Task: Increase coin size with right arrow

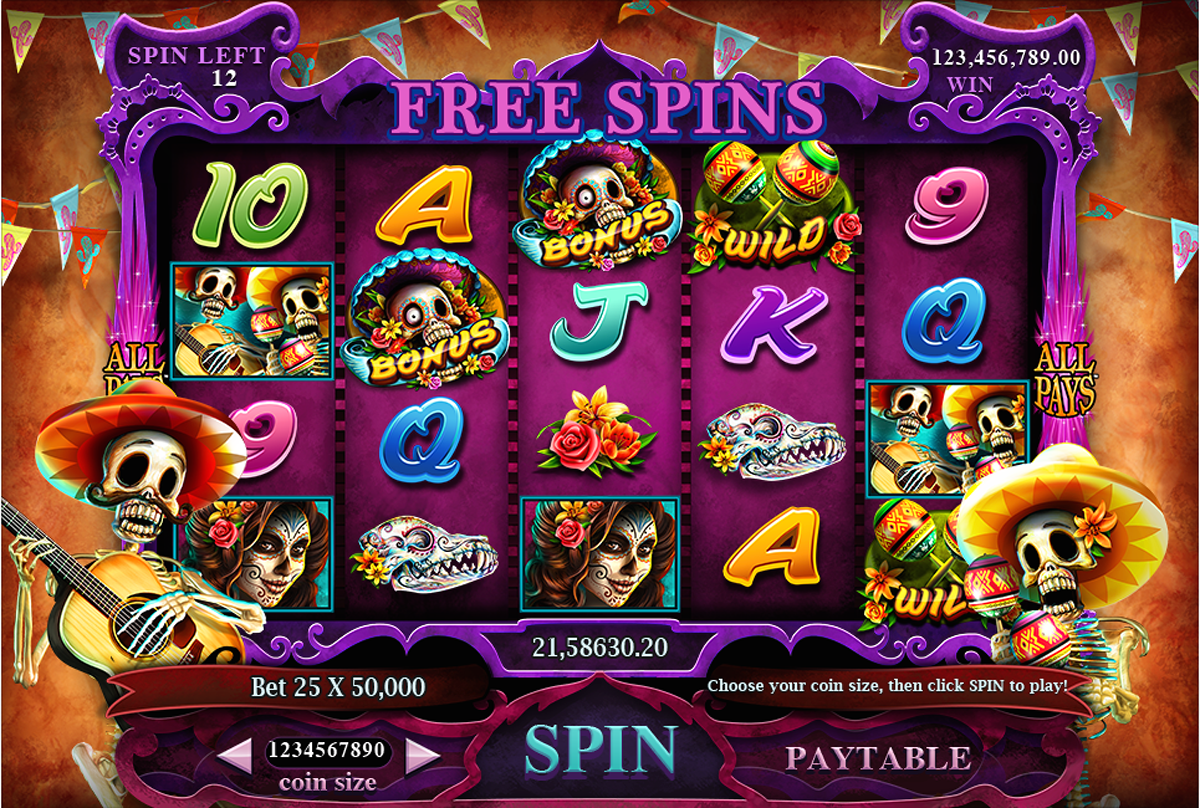Action: (x=423, y=754)
